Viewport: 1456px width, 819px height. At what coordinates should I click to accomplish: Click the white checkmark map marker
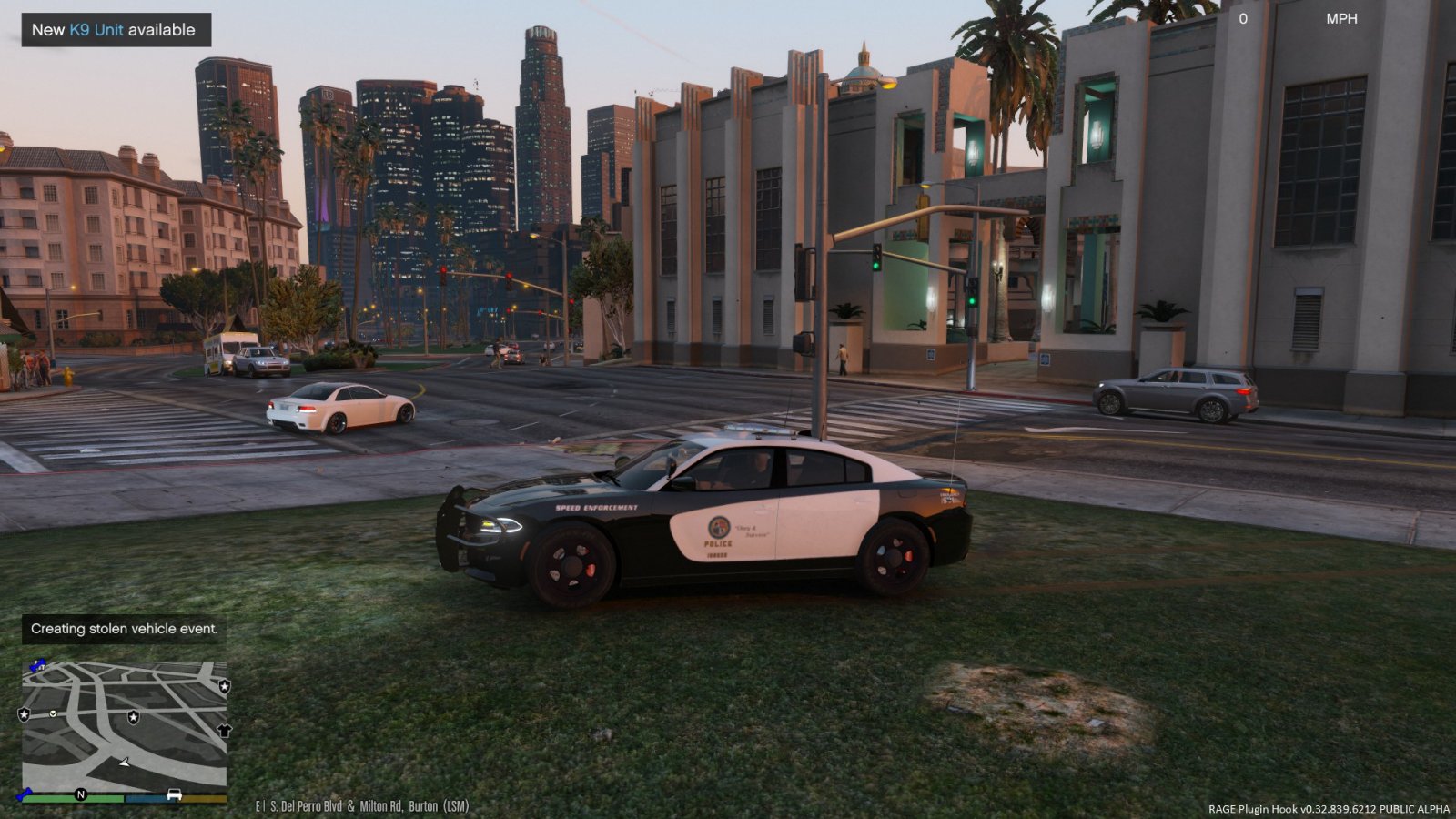click(53, 713)
